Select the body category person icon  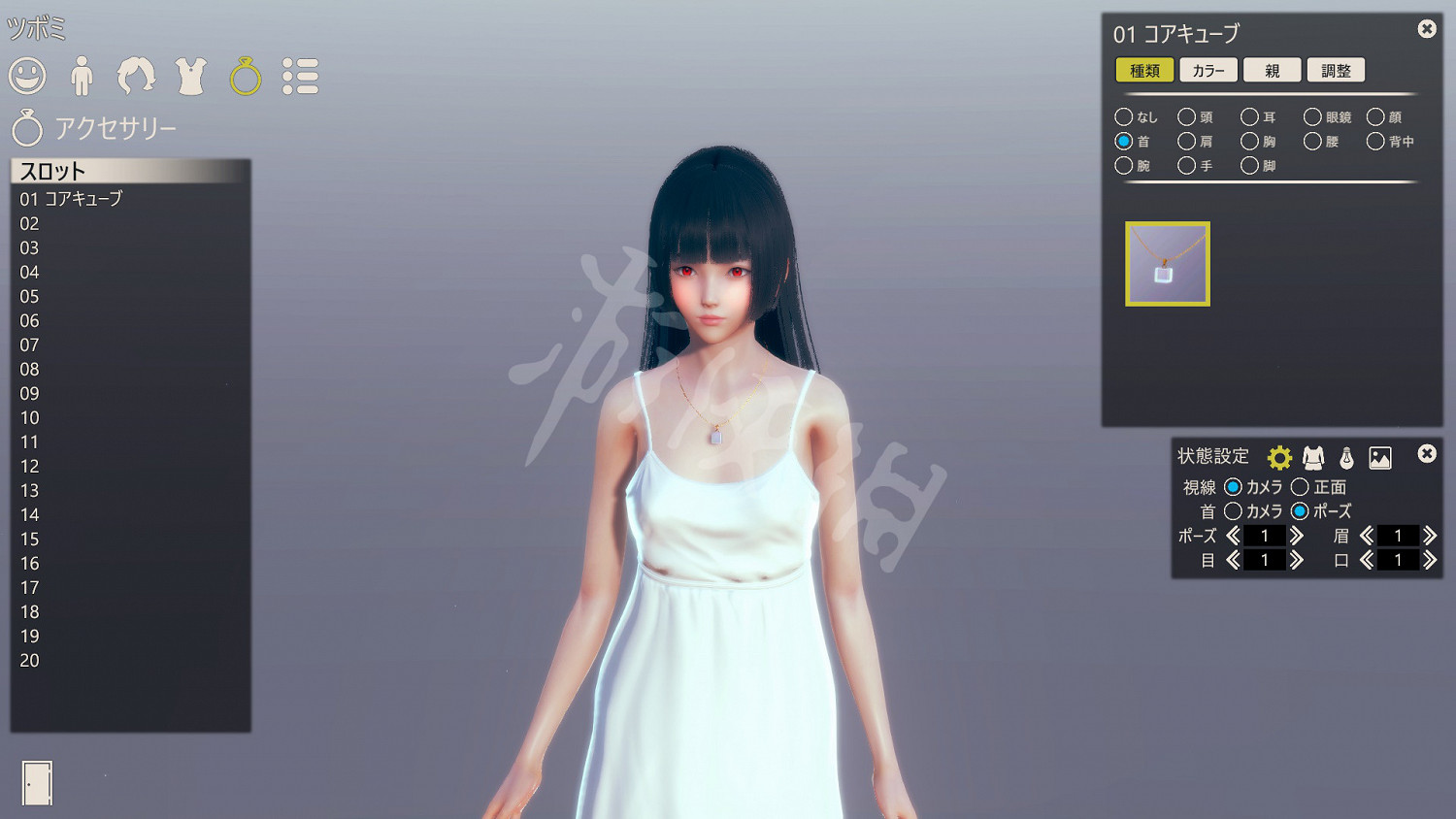pyautogui.click(x=83, y=76)
